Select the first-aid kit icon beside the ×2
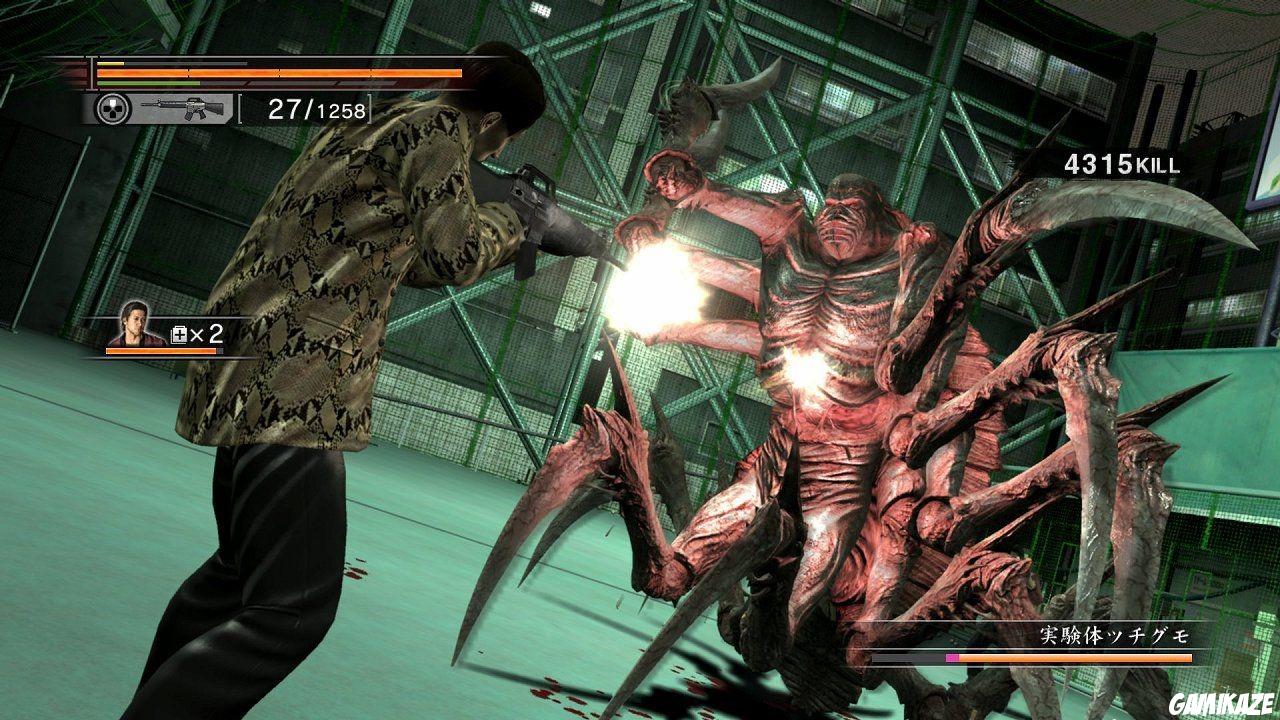This screenshot has width=1280, height=720. (x=178, y=333)
